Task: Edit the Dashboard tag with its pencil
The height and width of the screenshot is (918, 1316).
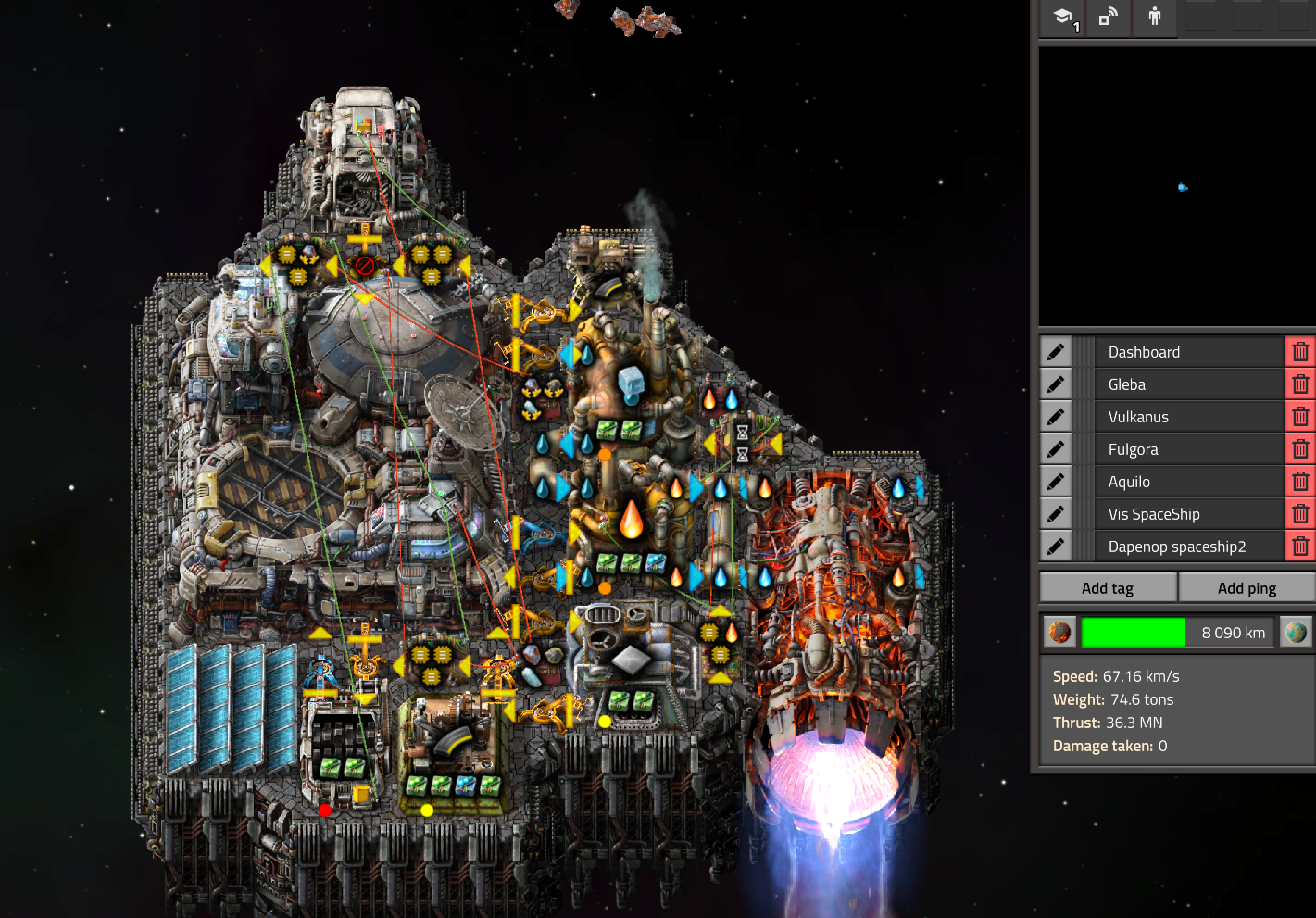Action: [1056, 352]
